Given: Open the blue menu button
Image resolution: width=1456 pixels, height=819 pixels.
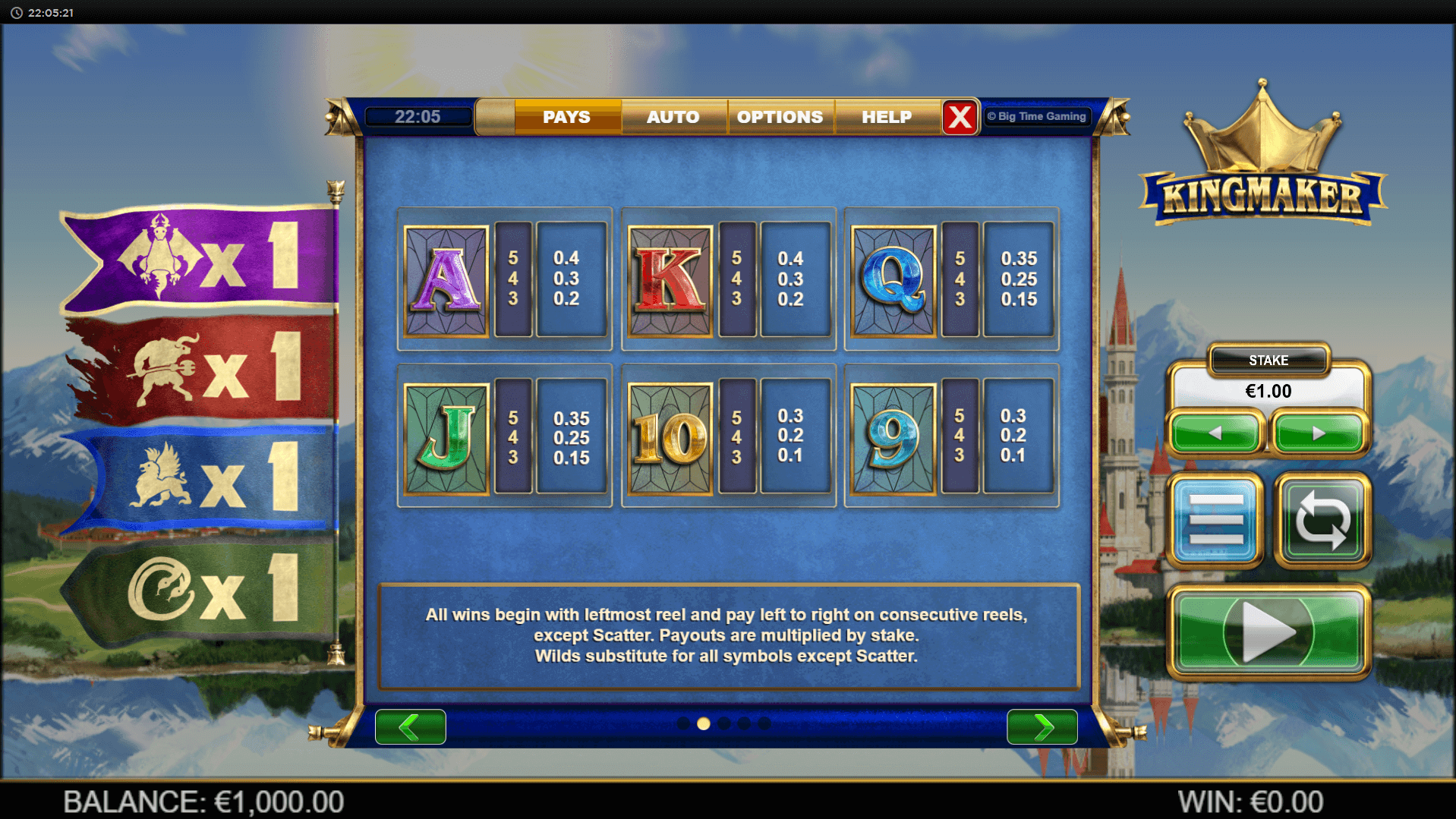Looking at the screenshot, I should click(1215, 520).
